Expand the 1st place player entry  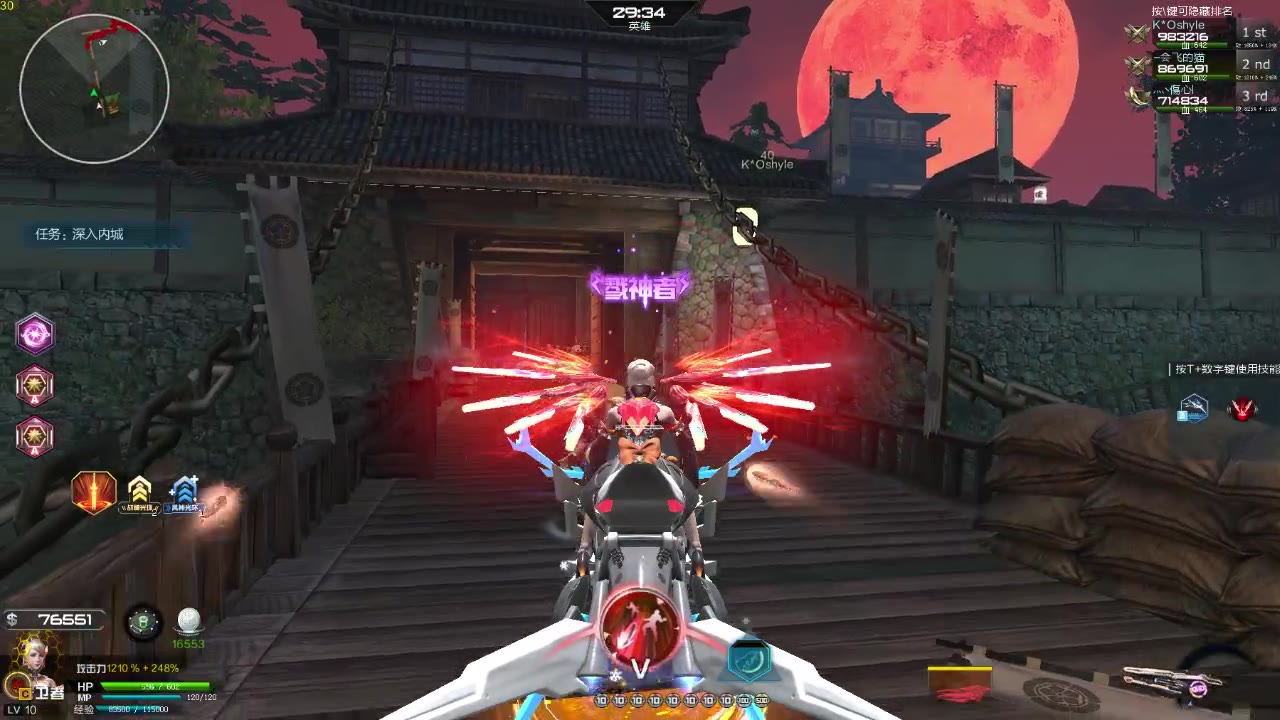click(1252, 33)
